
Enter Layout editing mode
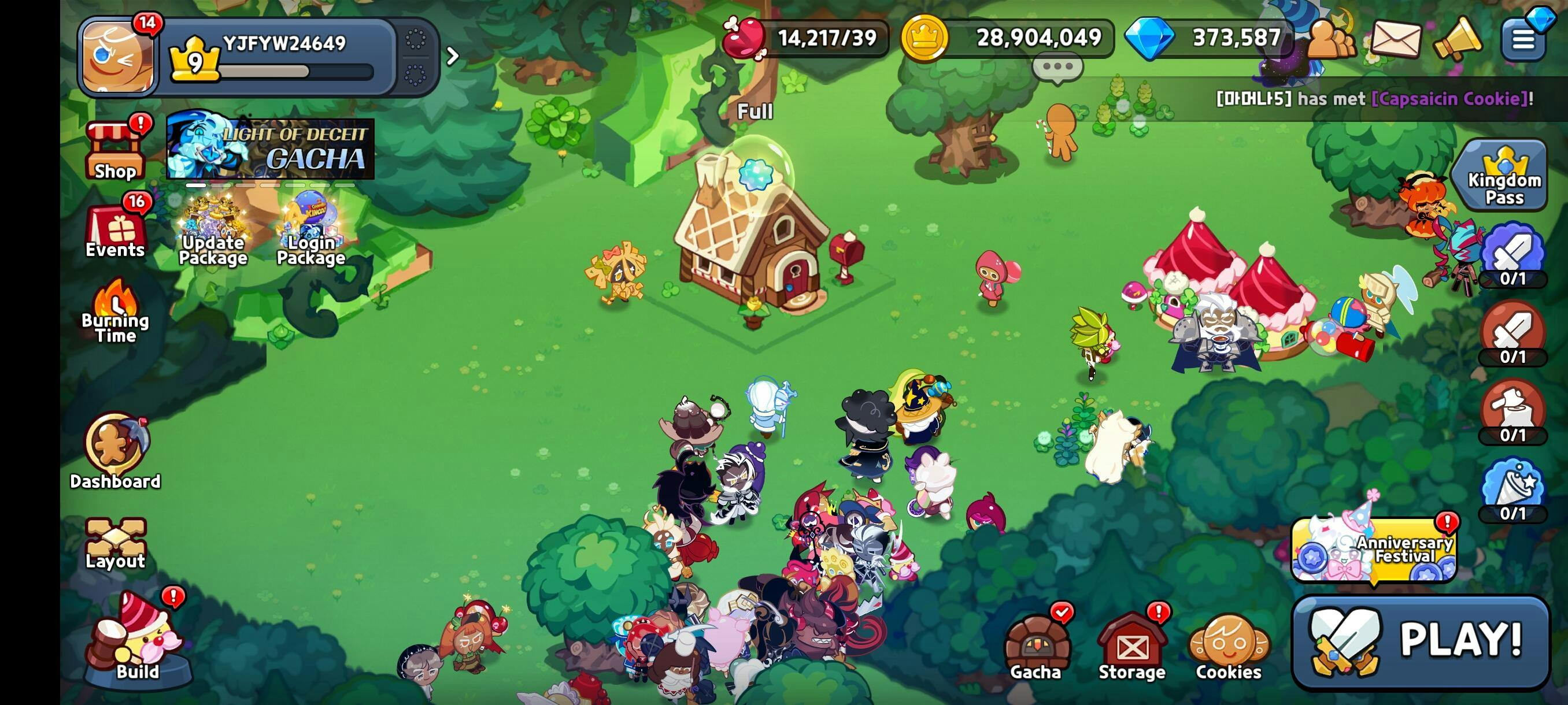point(115,543)
